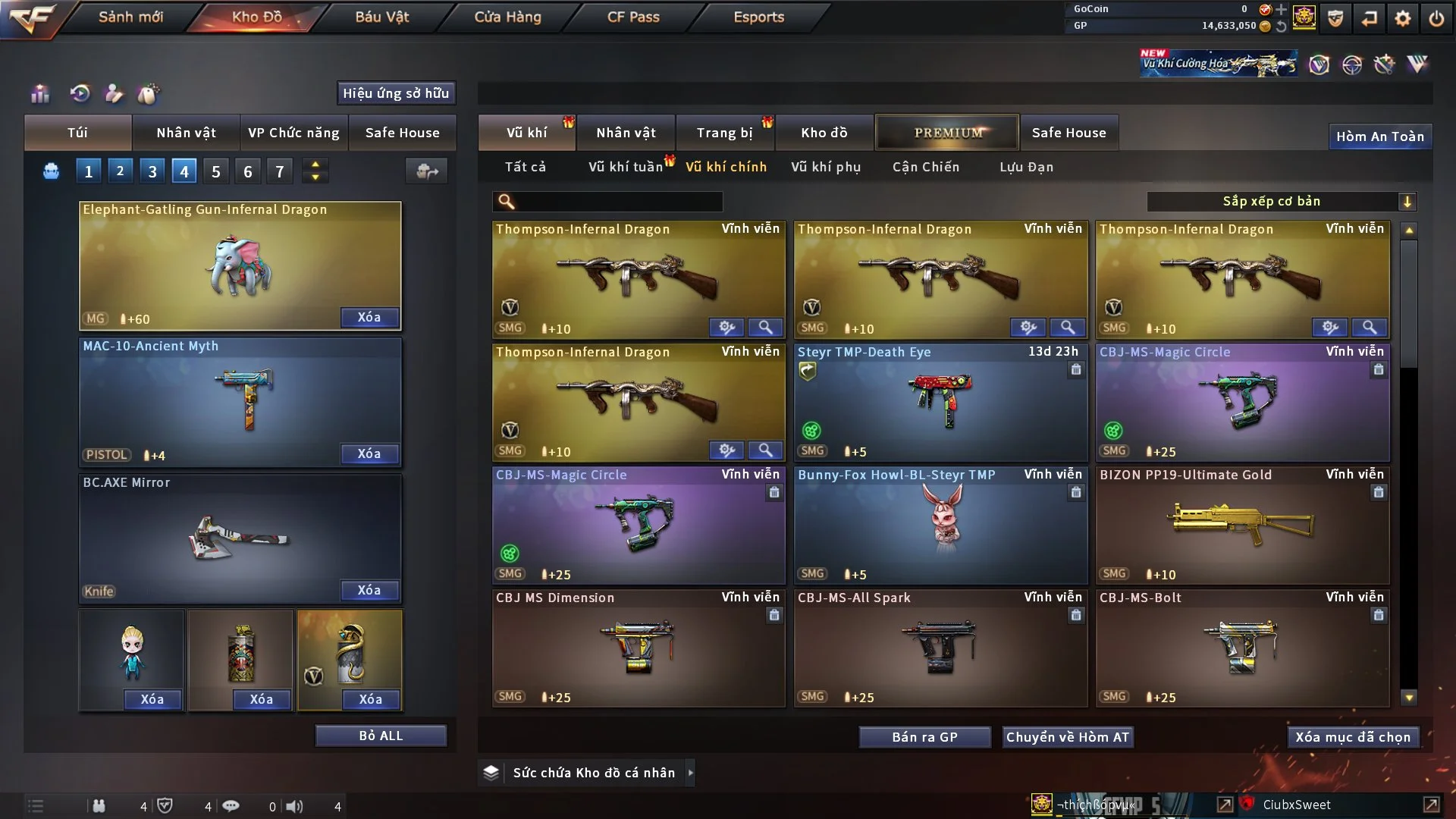The width and height of the screenshot is (1456, 819).
Task: Go to the Sảnh mới lobby
Action: click(x=130, y=17)
